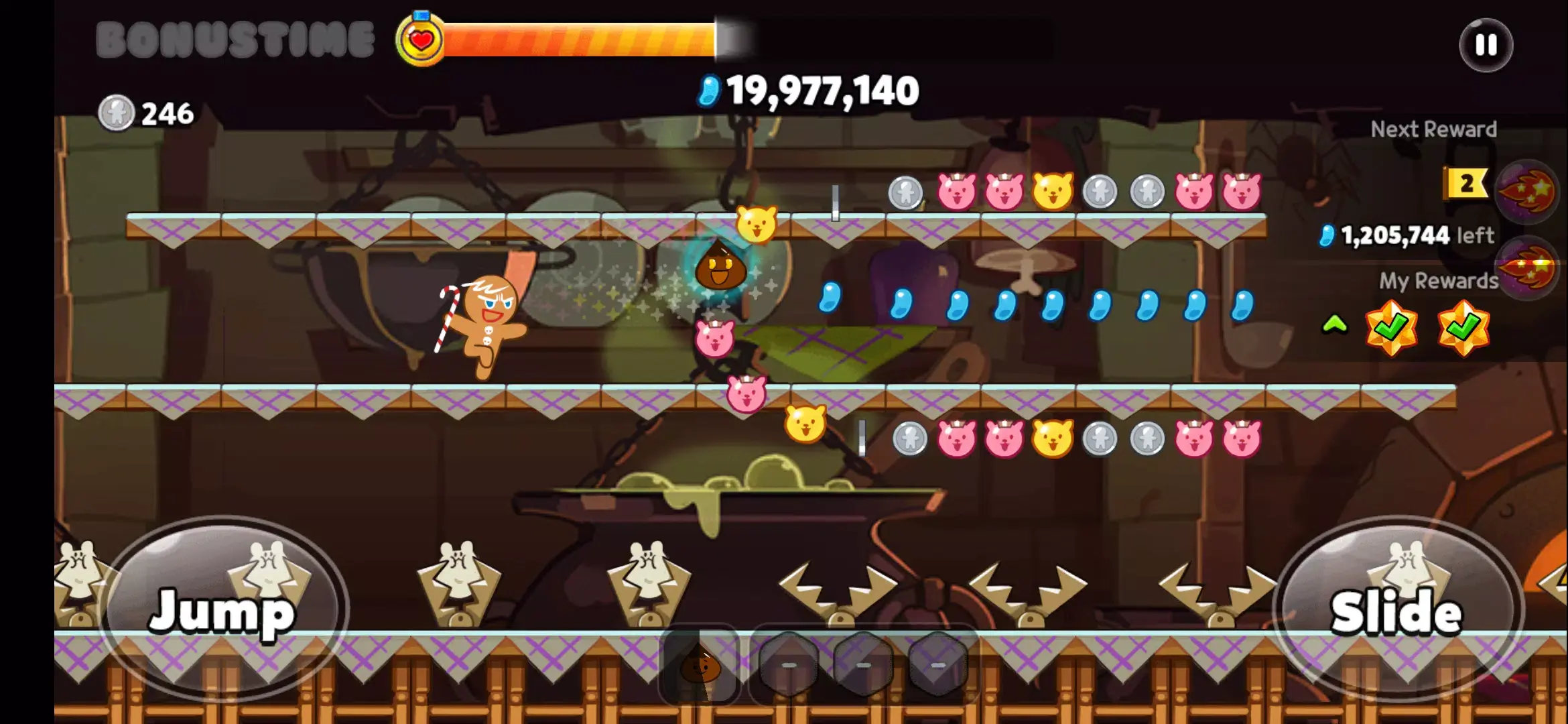Tap the pause button
The image size is (1568, 724).
(x=1486, y=45)
